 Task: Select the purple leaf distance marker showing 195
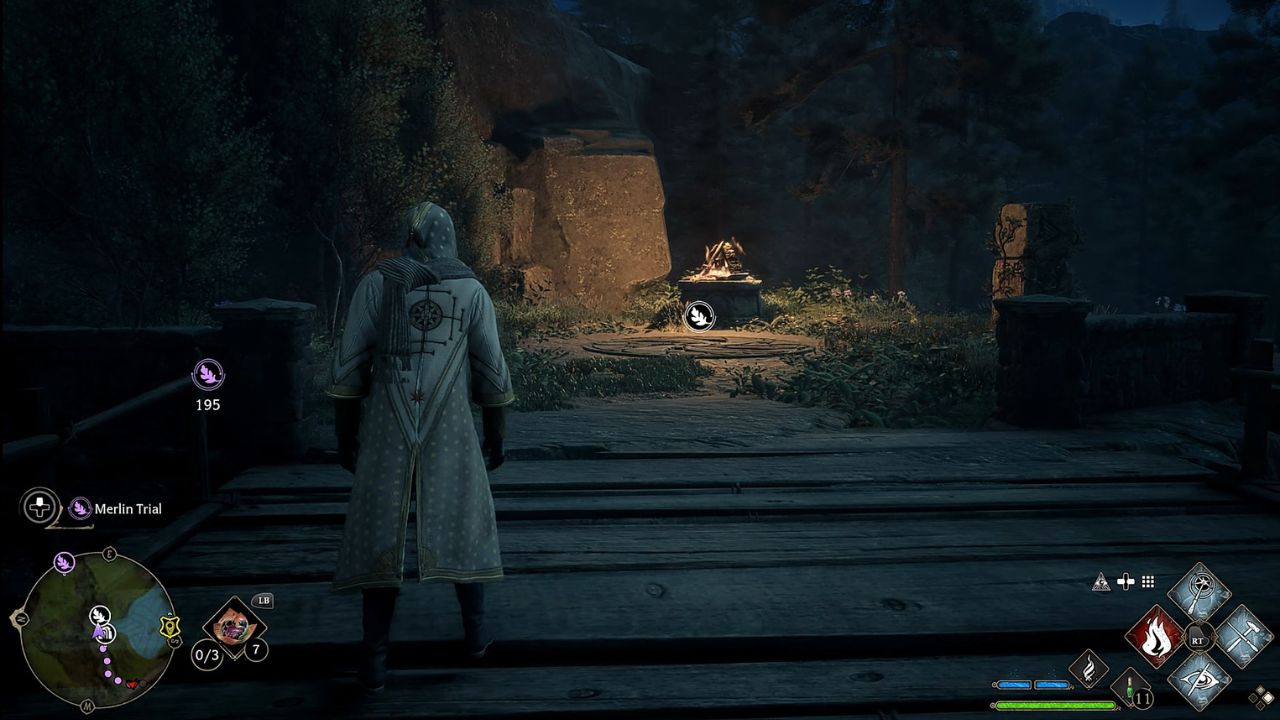tap(208, 375)
